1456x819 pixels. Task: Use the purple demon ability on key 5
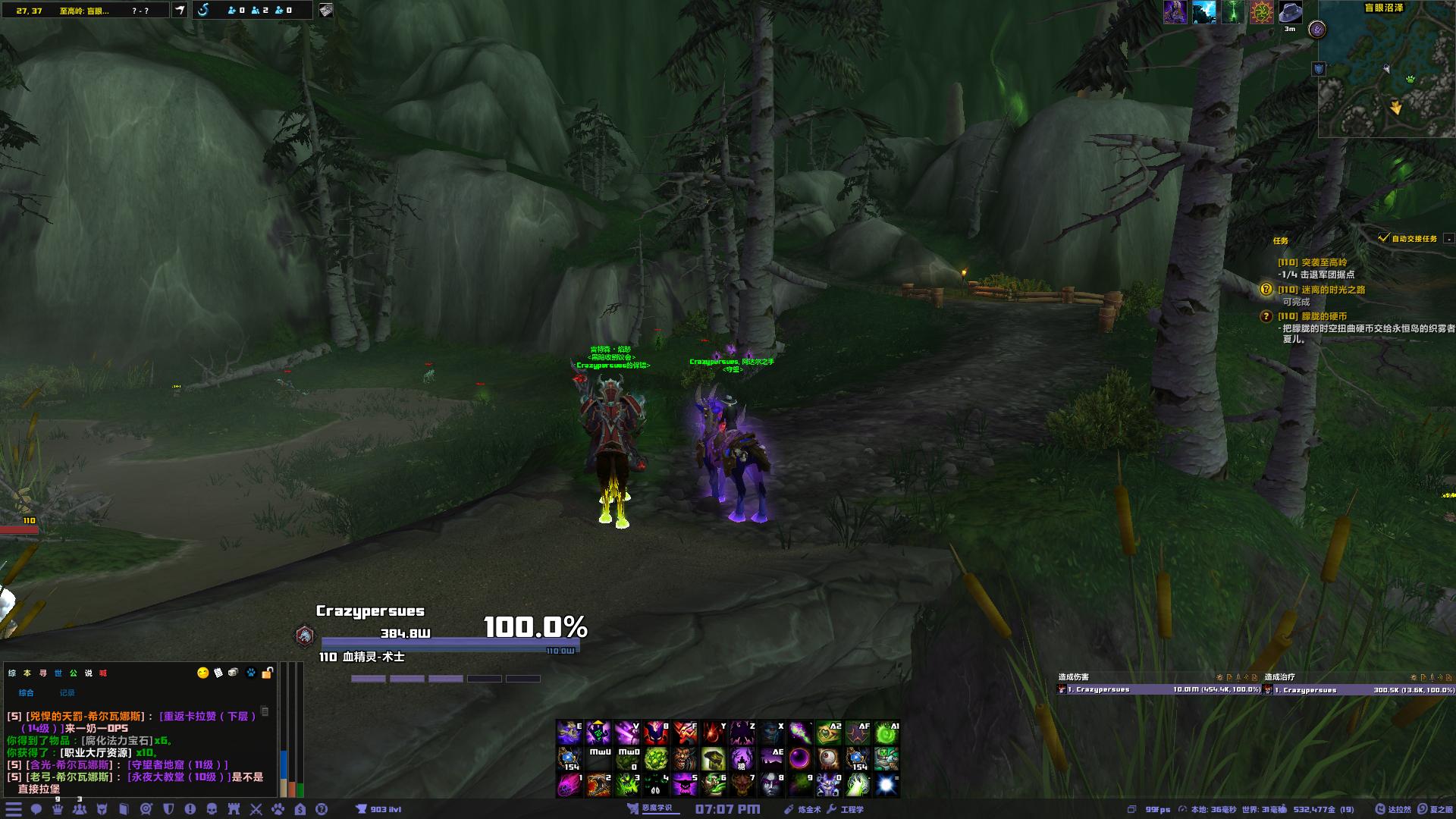[685, 784]
